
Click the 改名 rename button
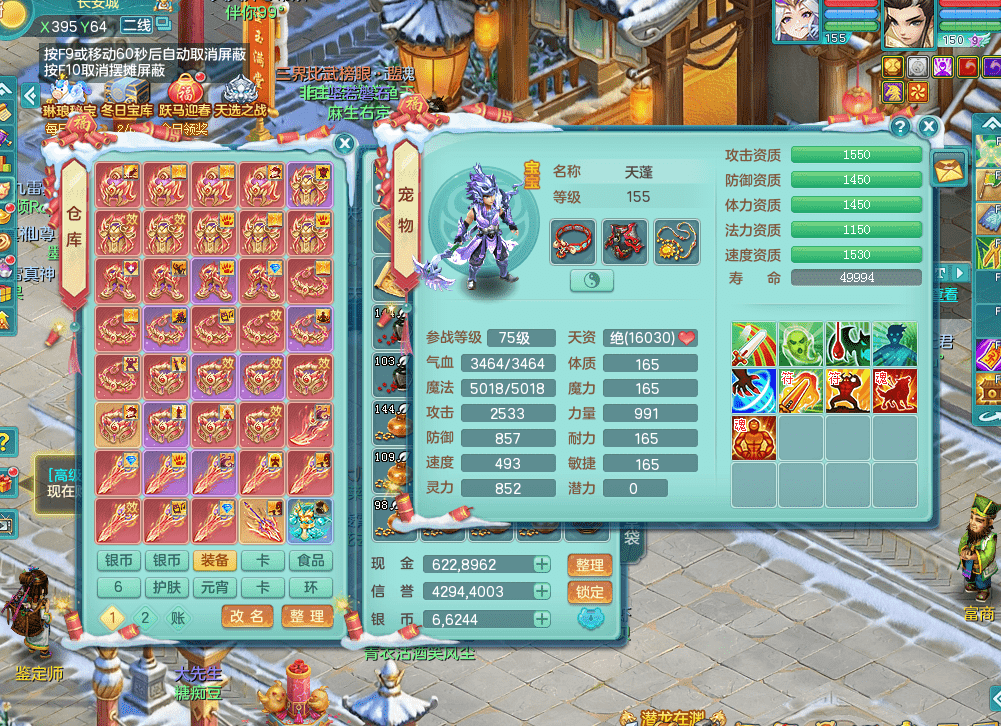click(248, 616)
